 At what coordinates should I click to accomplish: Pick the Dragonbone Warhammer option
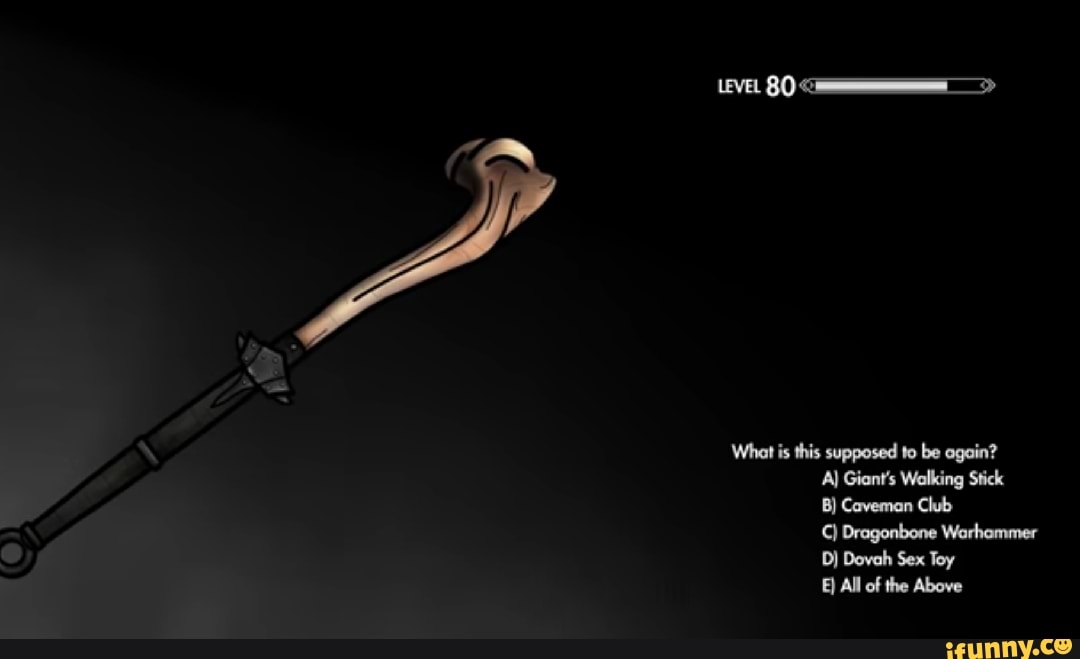point(928,533)
